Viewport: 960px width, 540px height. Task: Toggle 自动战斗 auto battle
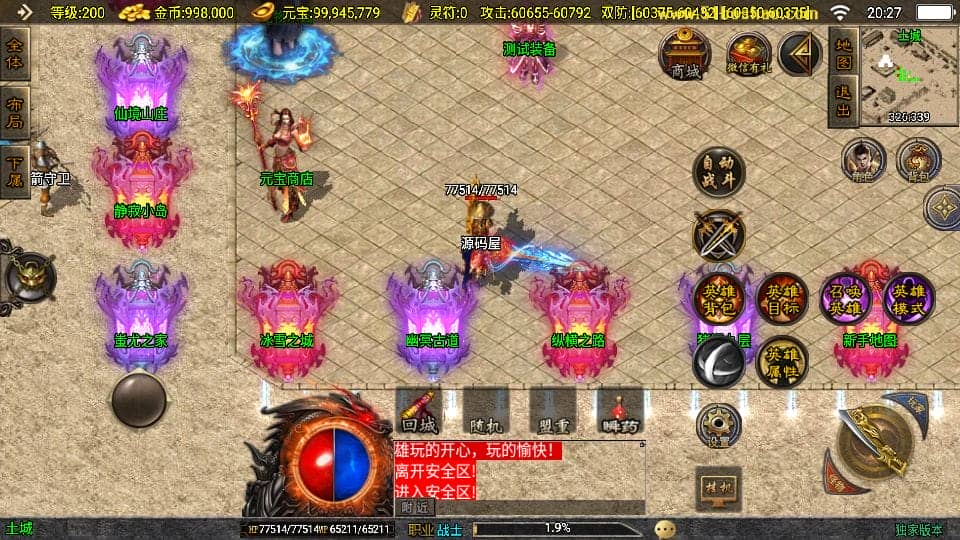point(719,174)
